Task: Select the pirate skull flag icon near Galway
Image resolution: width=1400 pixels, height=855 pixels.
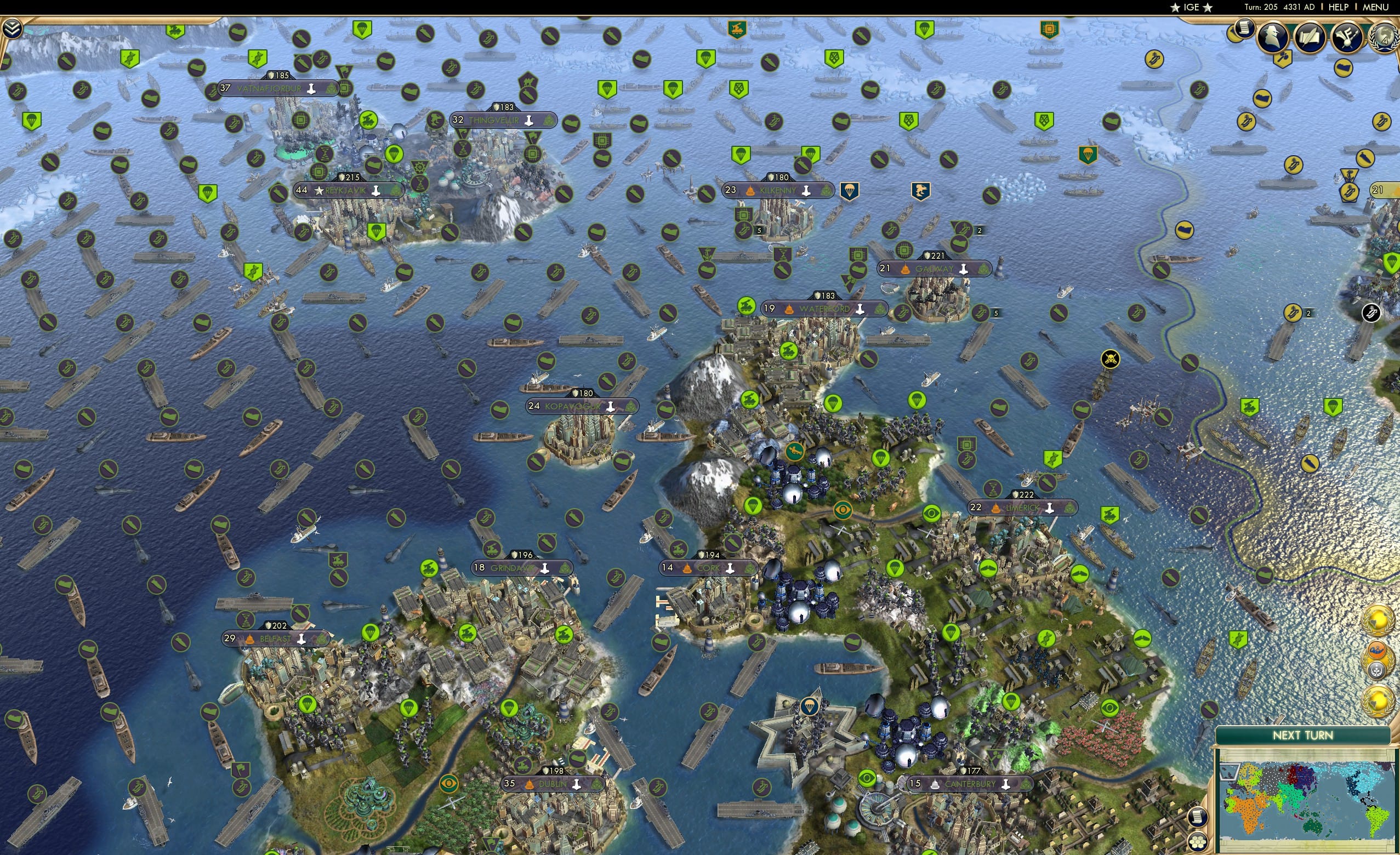Action: click(1111, 359)
